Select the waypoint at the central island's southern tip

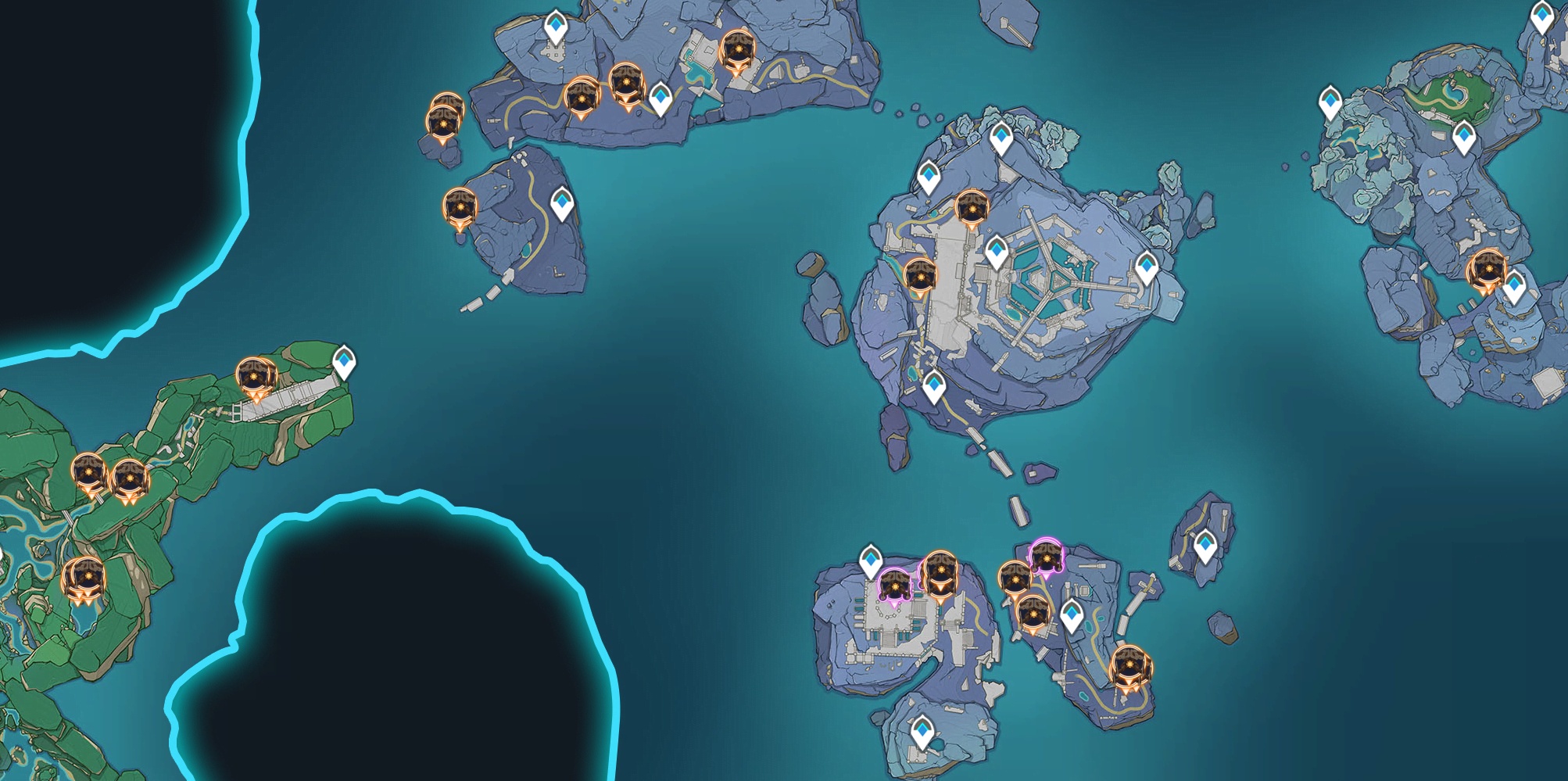pyautogui.click(x=934, y=387)
